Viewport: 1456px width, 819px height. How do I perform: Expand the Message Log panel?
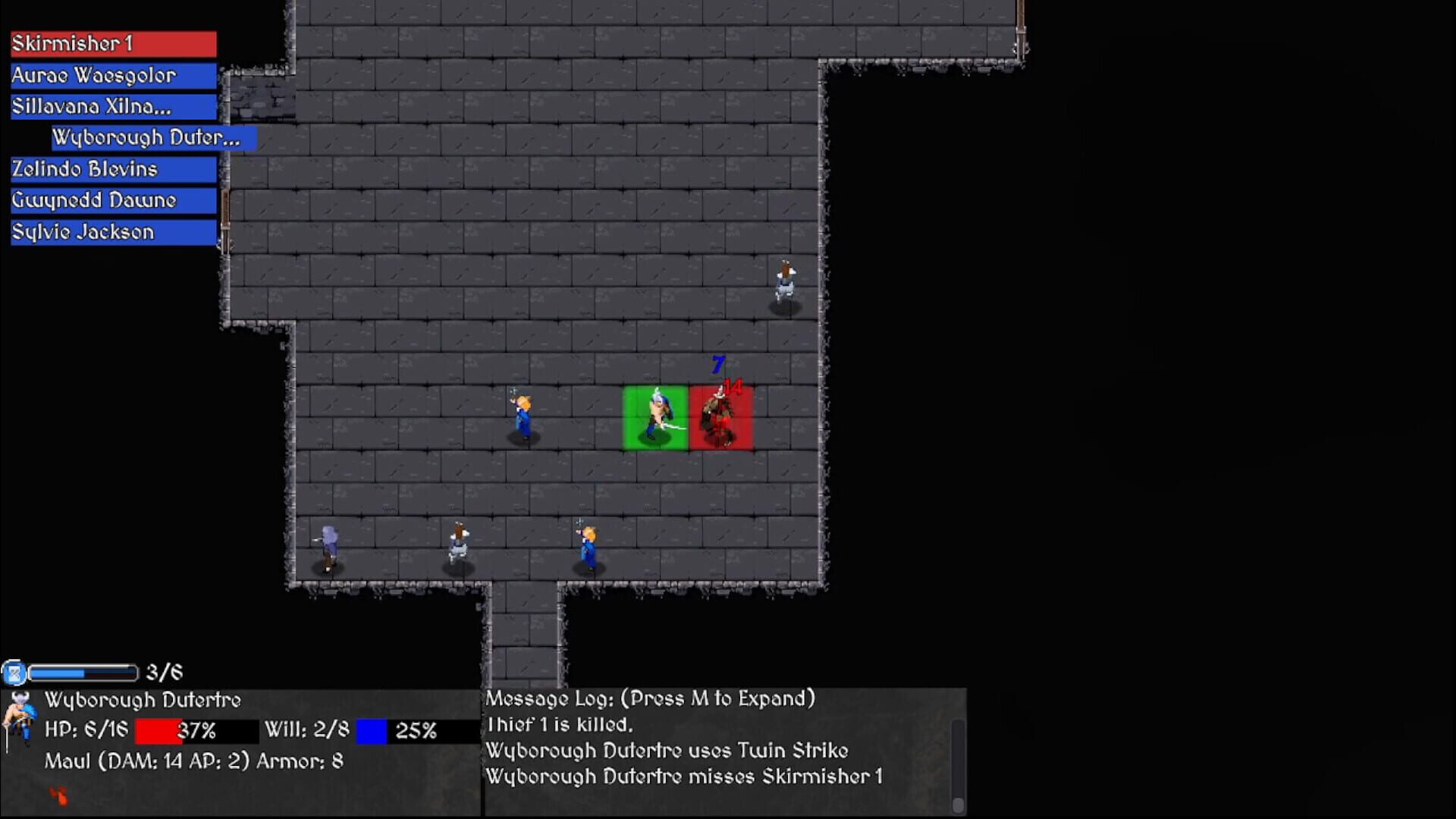[x=651, y=698]
